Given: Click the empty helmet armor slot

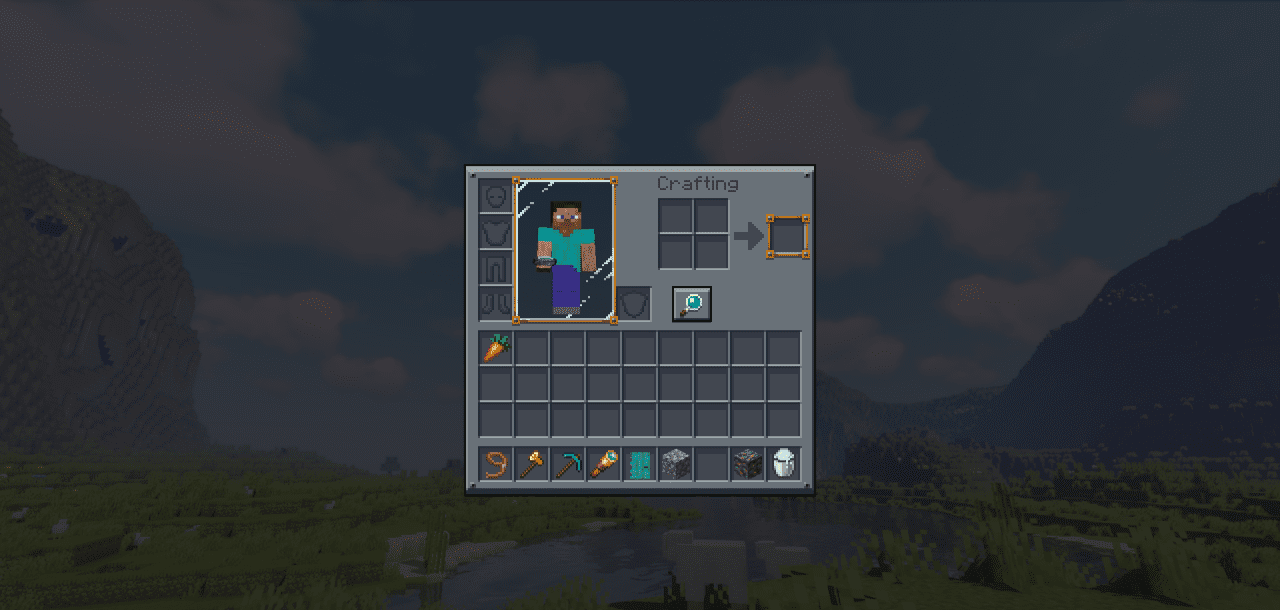Looking at the screenshot, I should point(496,197).
